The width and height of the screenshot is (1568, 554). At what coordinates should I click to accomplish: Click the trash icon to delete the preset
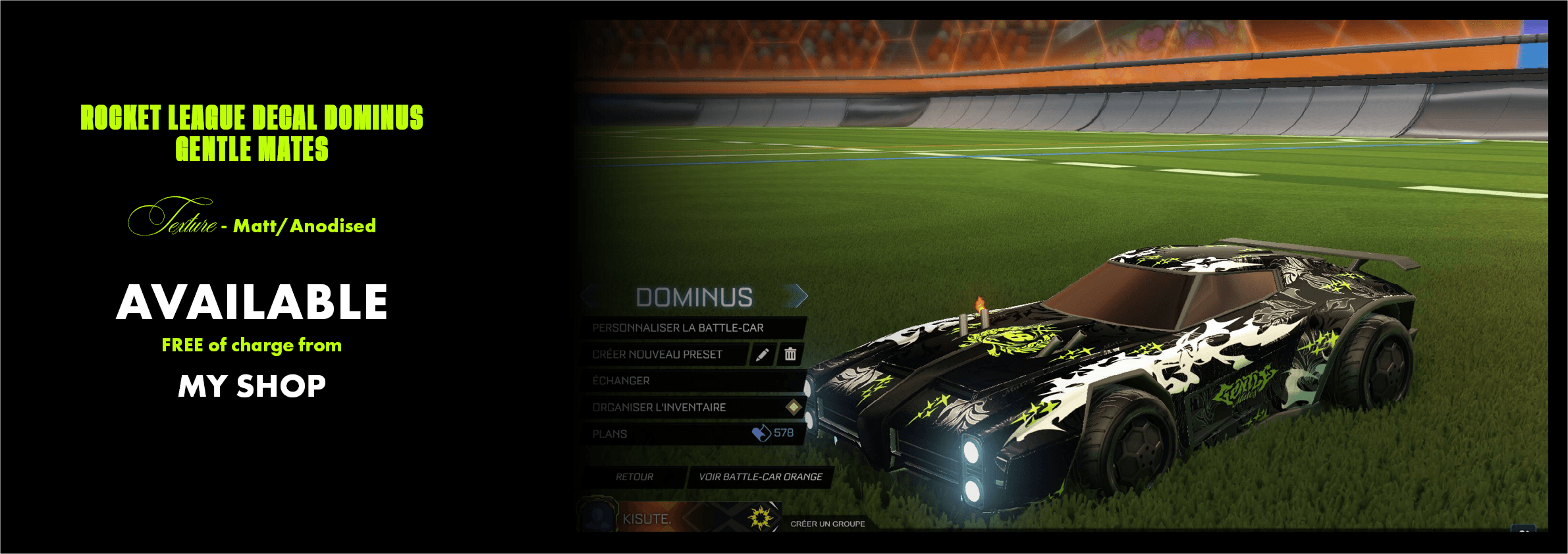tap(791, 354)
